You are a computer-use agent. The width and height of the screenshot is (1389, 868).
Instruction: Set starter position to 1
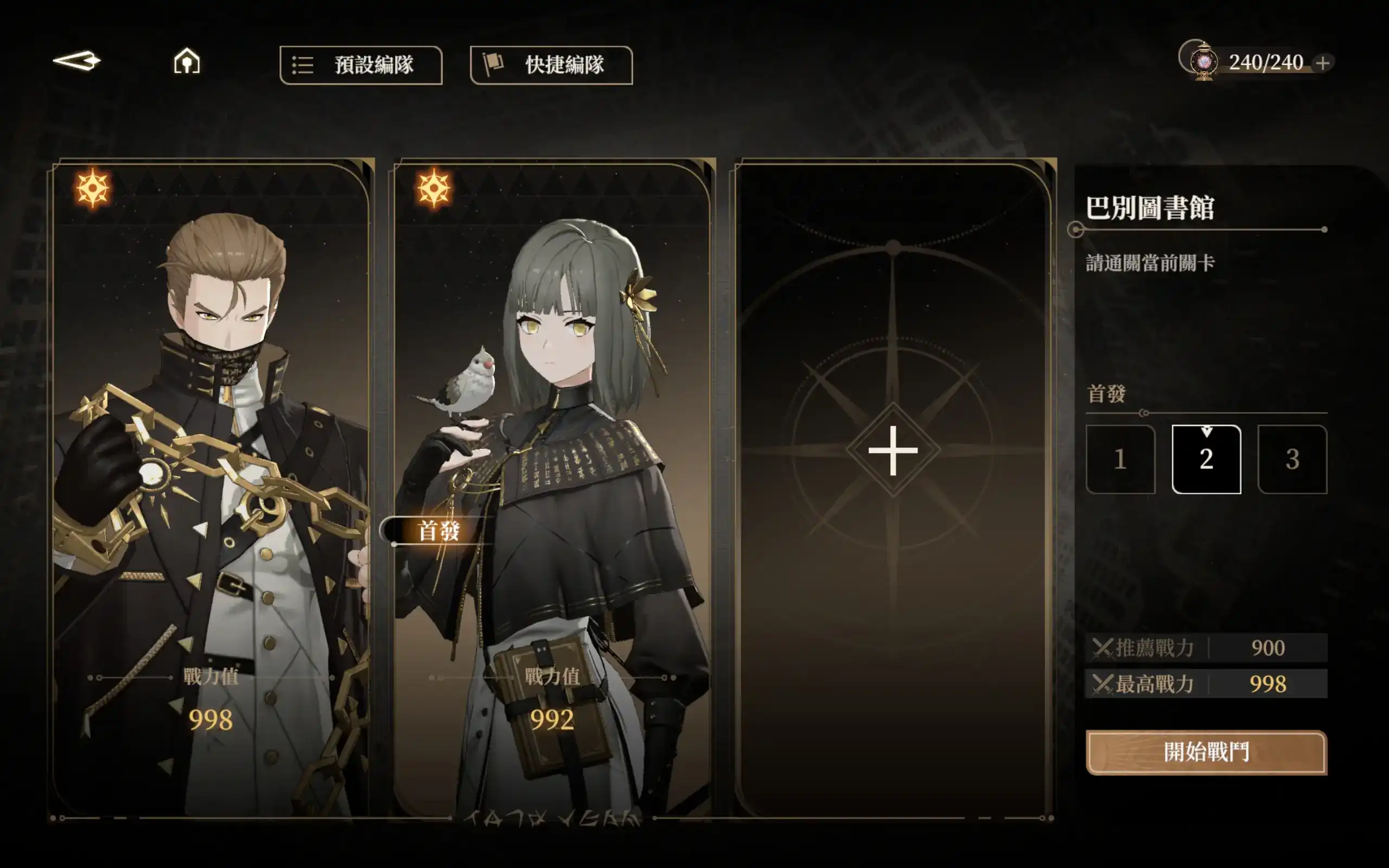click(1120, 459)
